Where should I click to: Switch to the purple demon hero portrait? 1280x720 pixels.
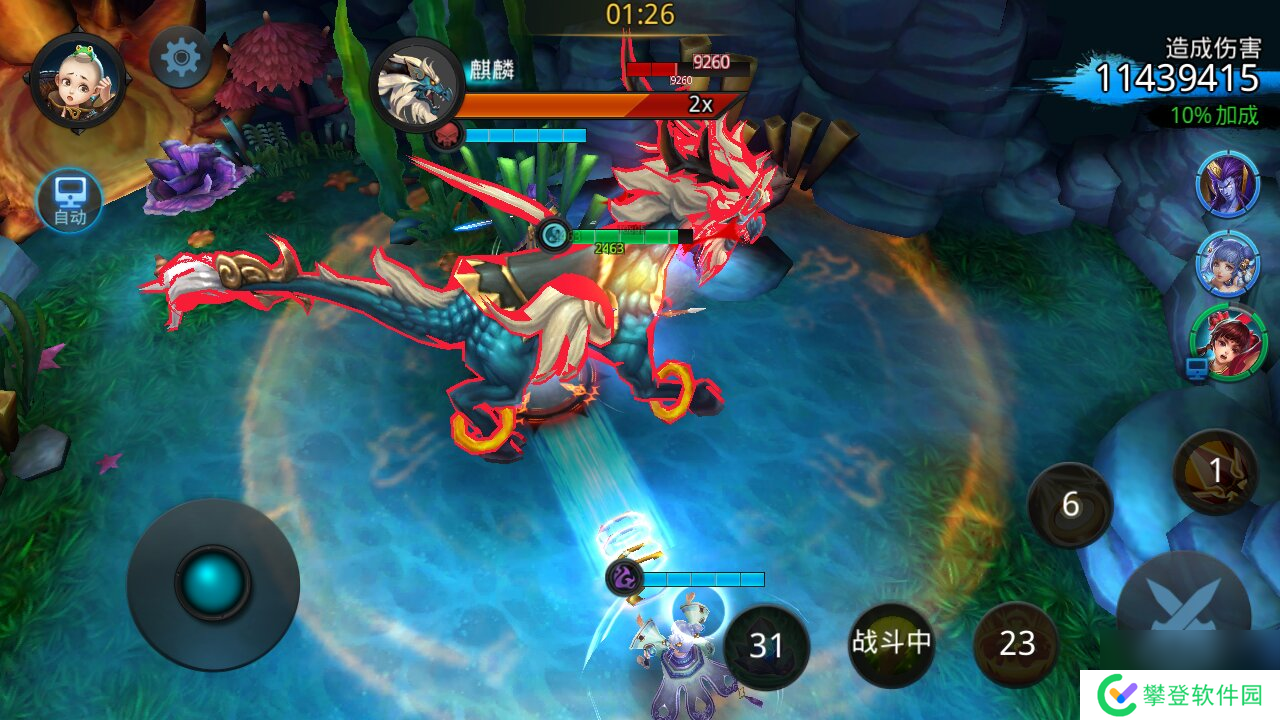(1227, 185)
